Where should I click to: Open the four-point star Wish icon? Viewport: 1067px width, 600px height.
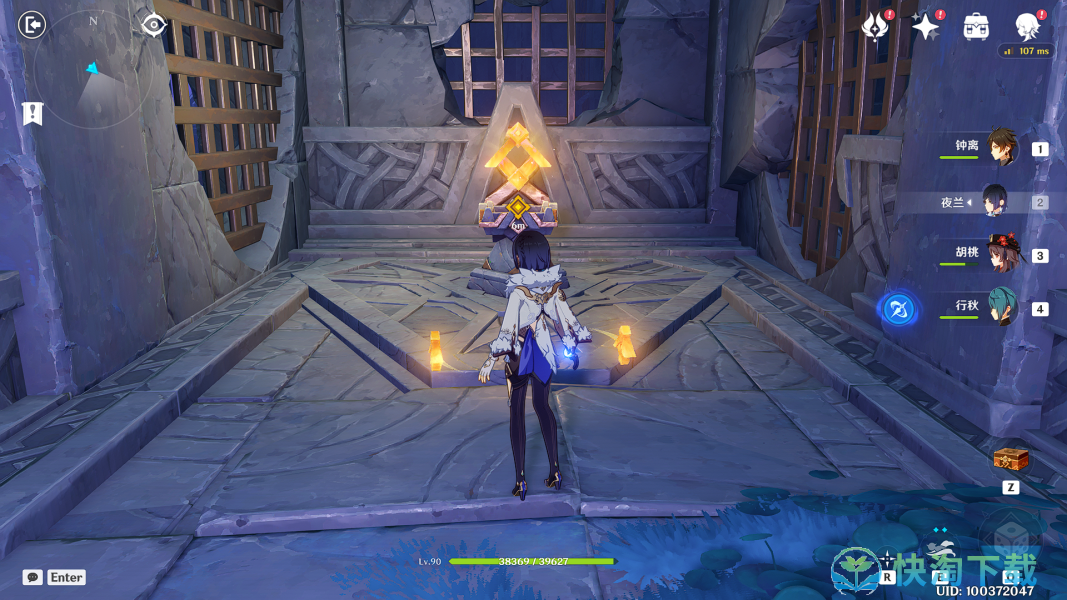(926, 26)
